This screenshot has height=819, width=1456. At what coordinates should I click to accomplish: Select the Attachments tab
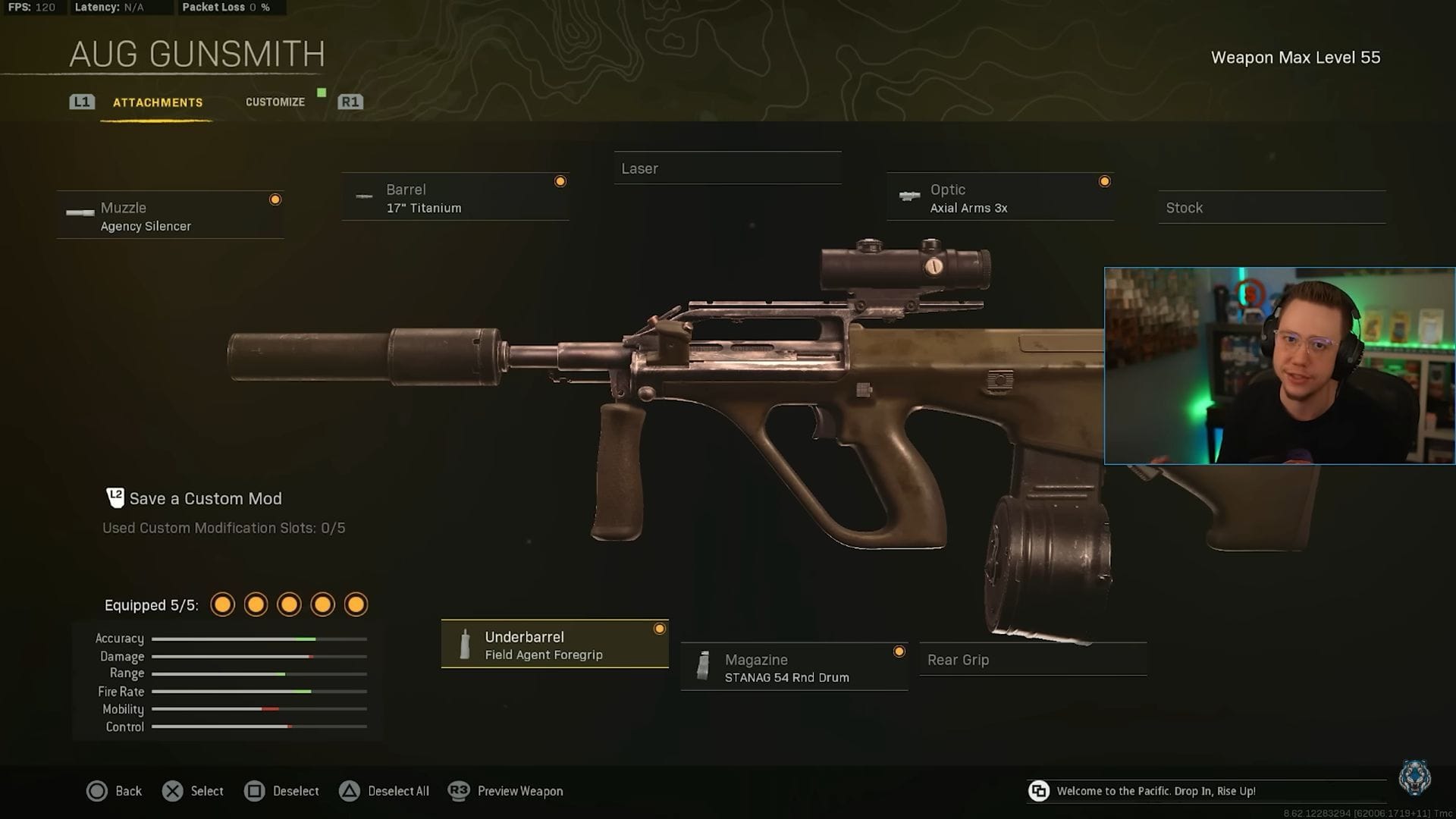(158, 102)
